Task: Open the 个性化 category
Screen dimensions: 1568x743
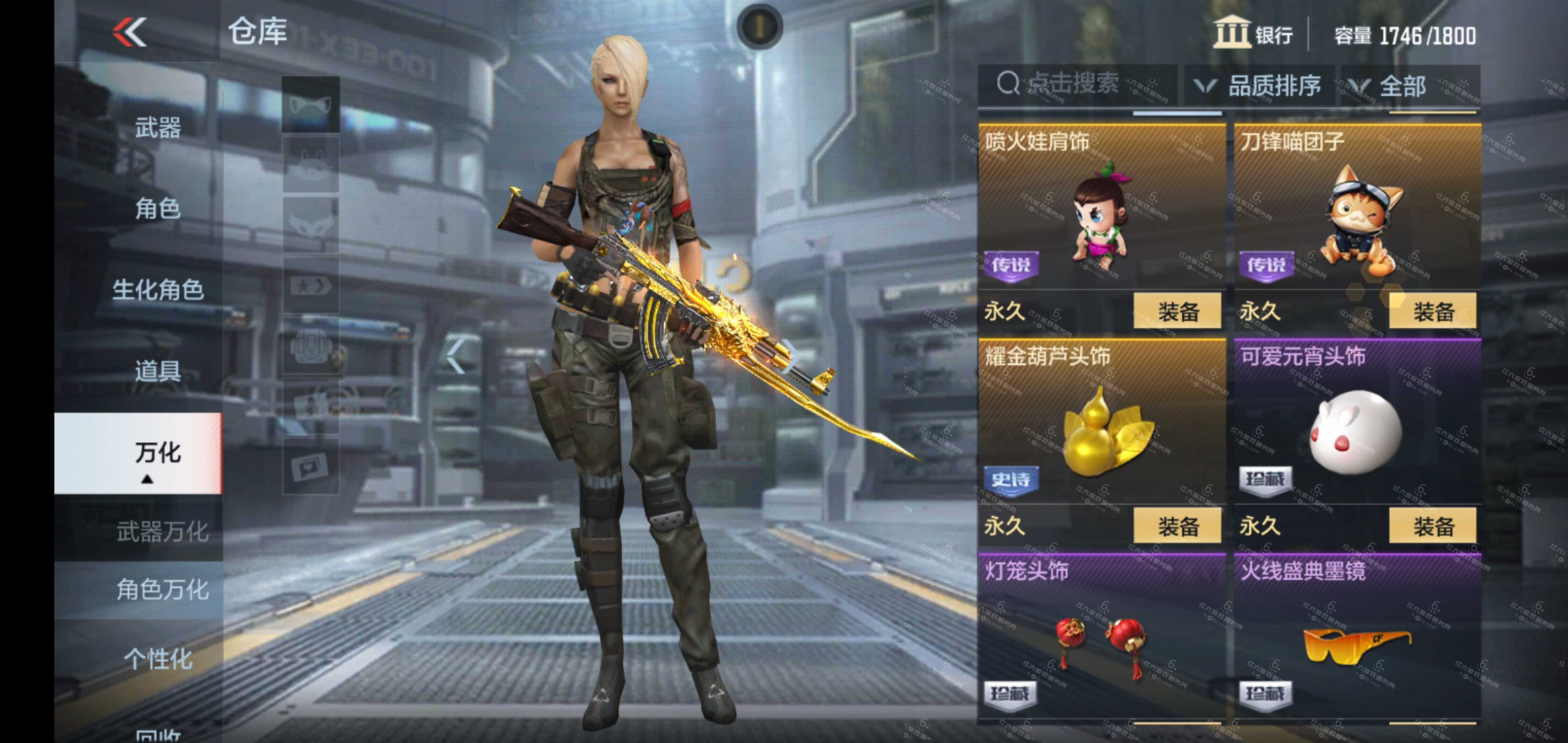Action: pos(157,659)
